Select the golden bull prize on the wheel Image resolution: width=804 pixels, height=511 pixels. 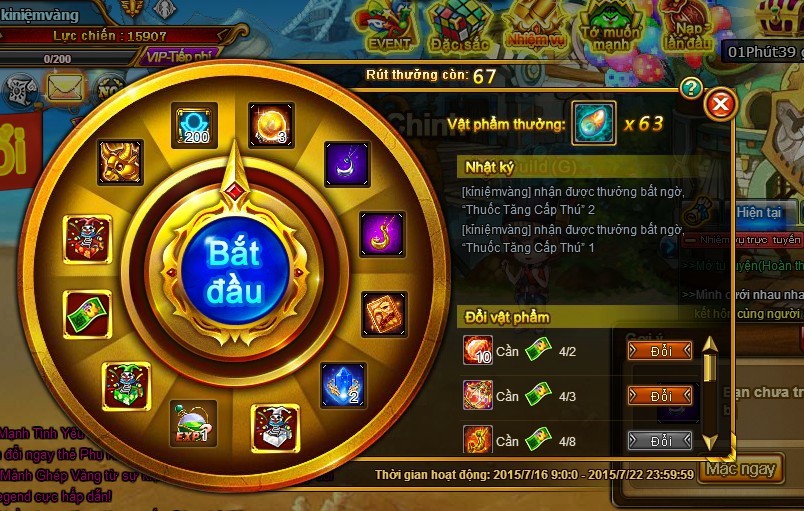(120, 162)
